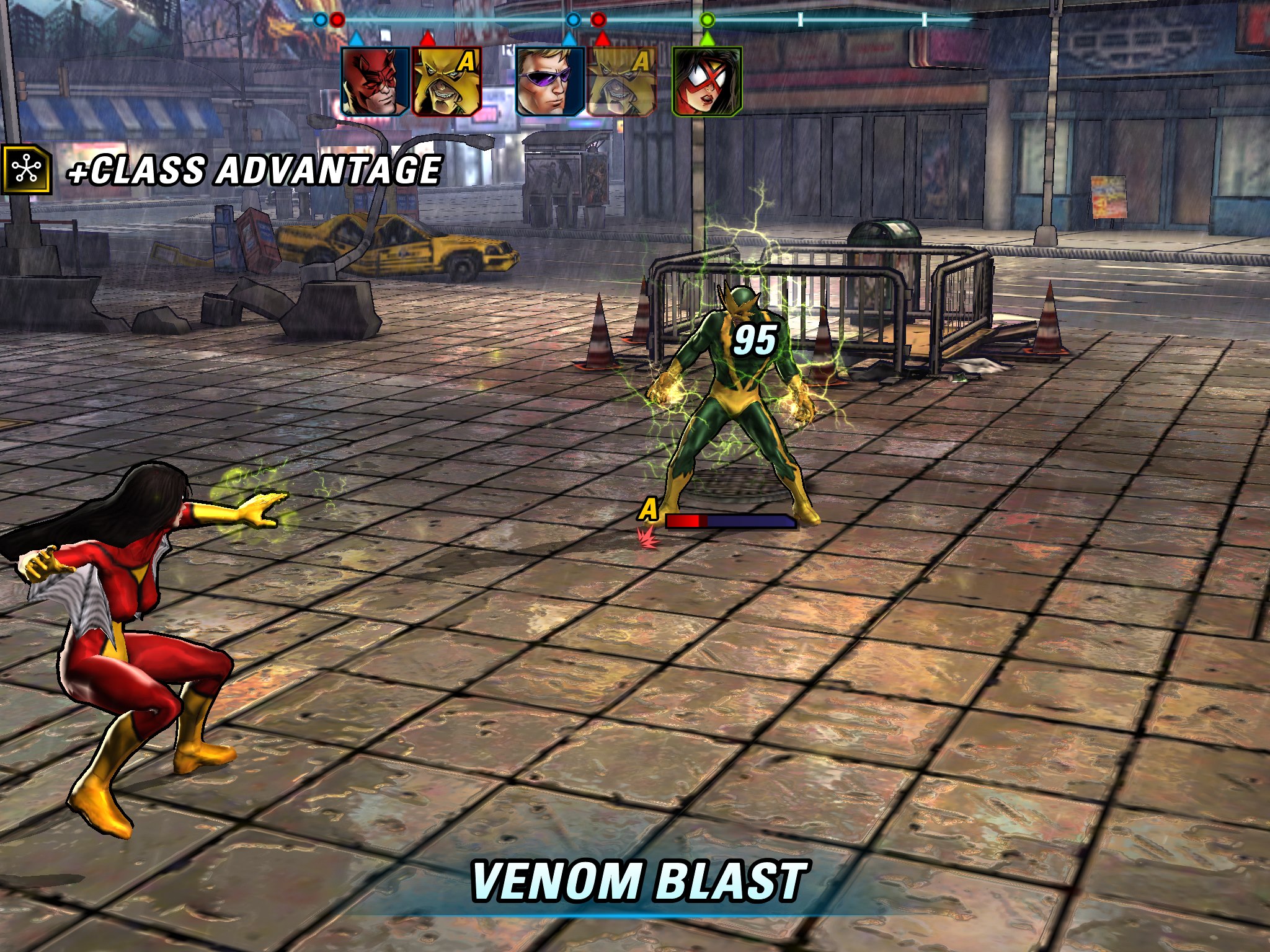
Task: Select Daredevil's portrait in the turn order
Action: pyautogui.click(x=375, y=82)
